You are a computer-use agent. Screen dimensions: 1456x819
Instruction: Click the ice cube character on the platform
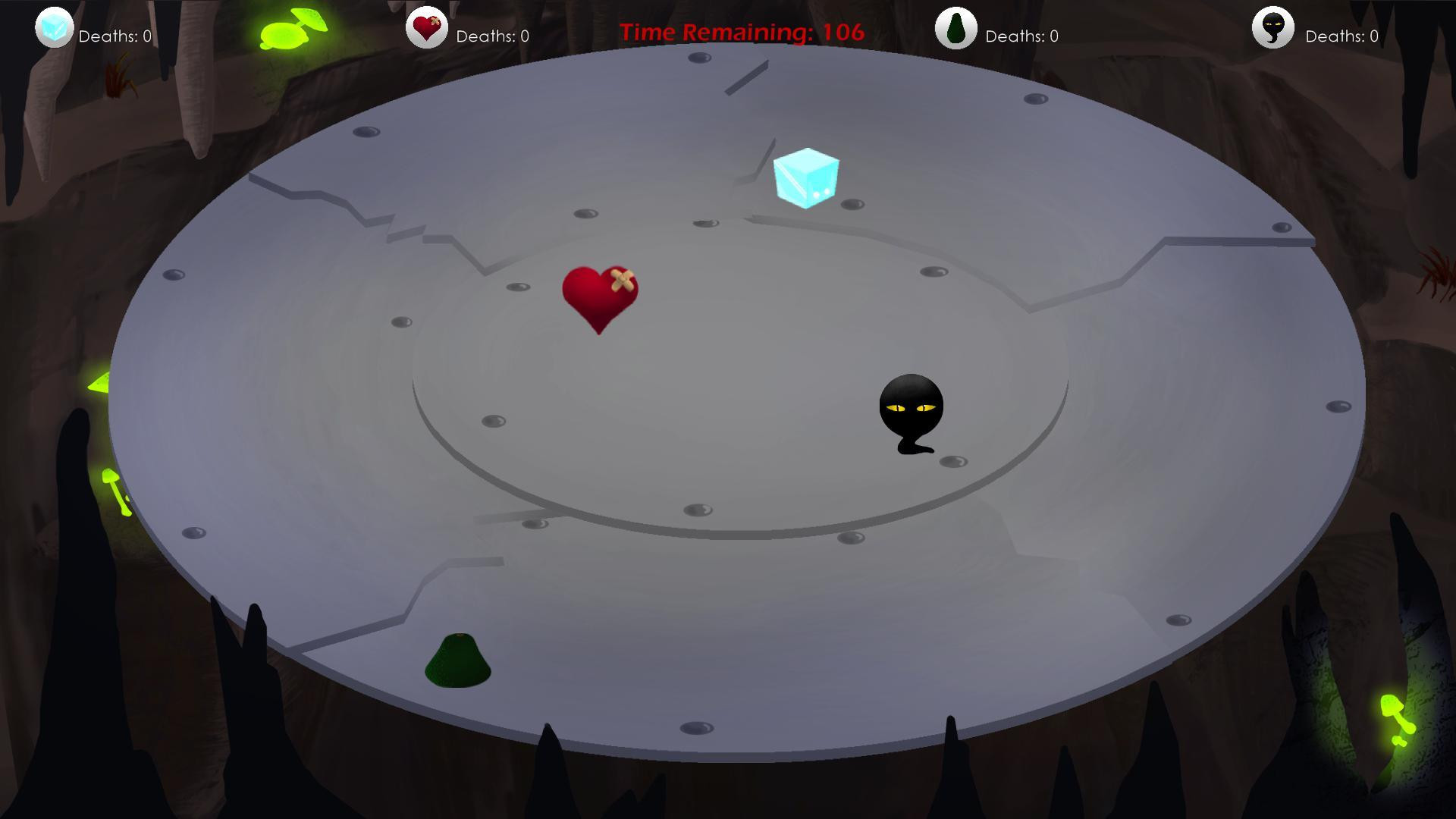805,178
